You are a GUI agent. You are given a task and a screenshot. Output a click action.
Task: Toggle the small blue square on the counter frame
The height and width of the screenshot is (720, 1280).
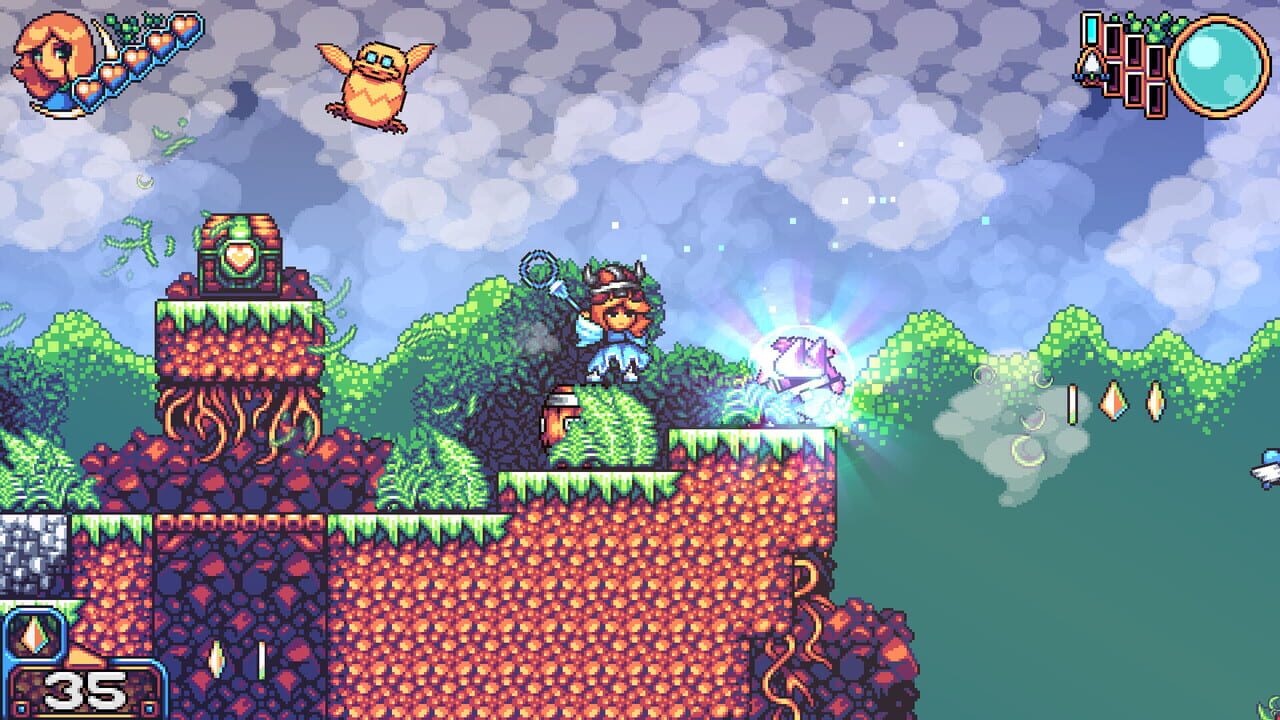[x=20, y=707]
